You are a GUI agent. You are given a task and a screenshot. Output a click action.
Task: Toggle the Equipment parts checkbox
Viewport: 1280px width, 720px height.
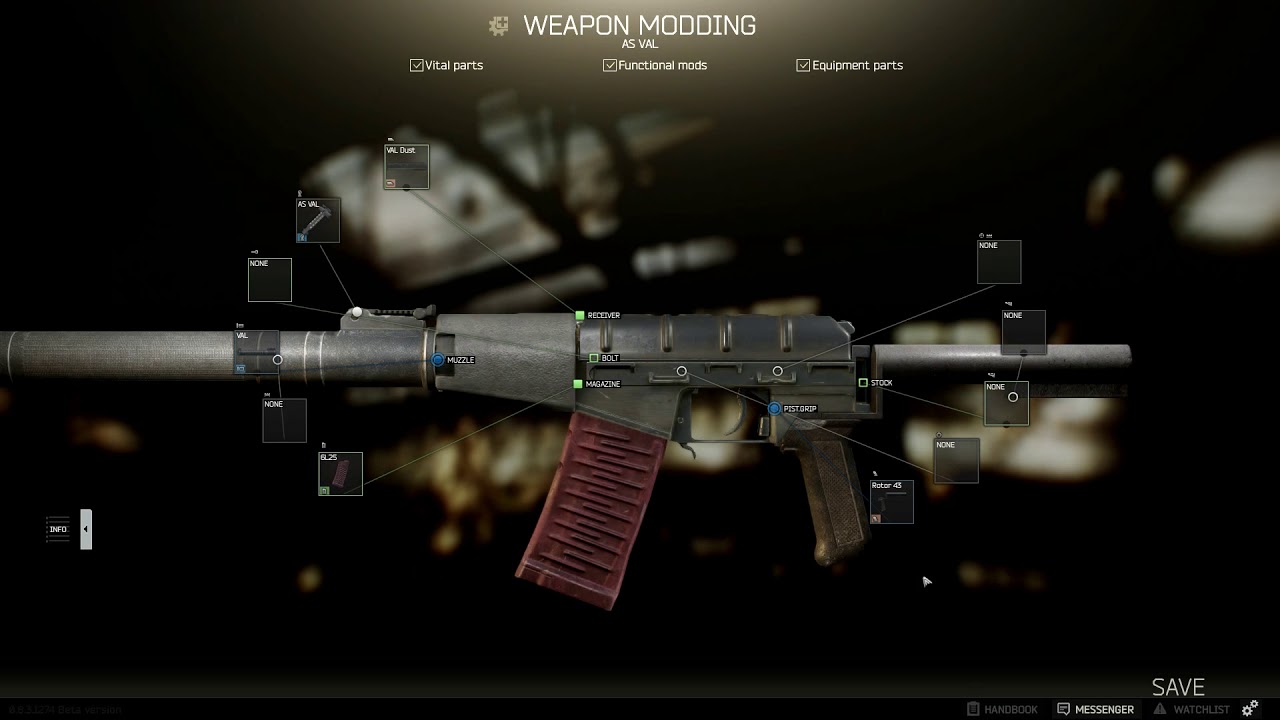click(803, 65)
